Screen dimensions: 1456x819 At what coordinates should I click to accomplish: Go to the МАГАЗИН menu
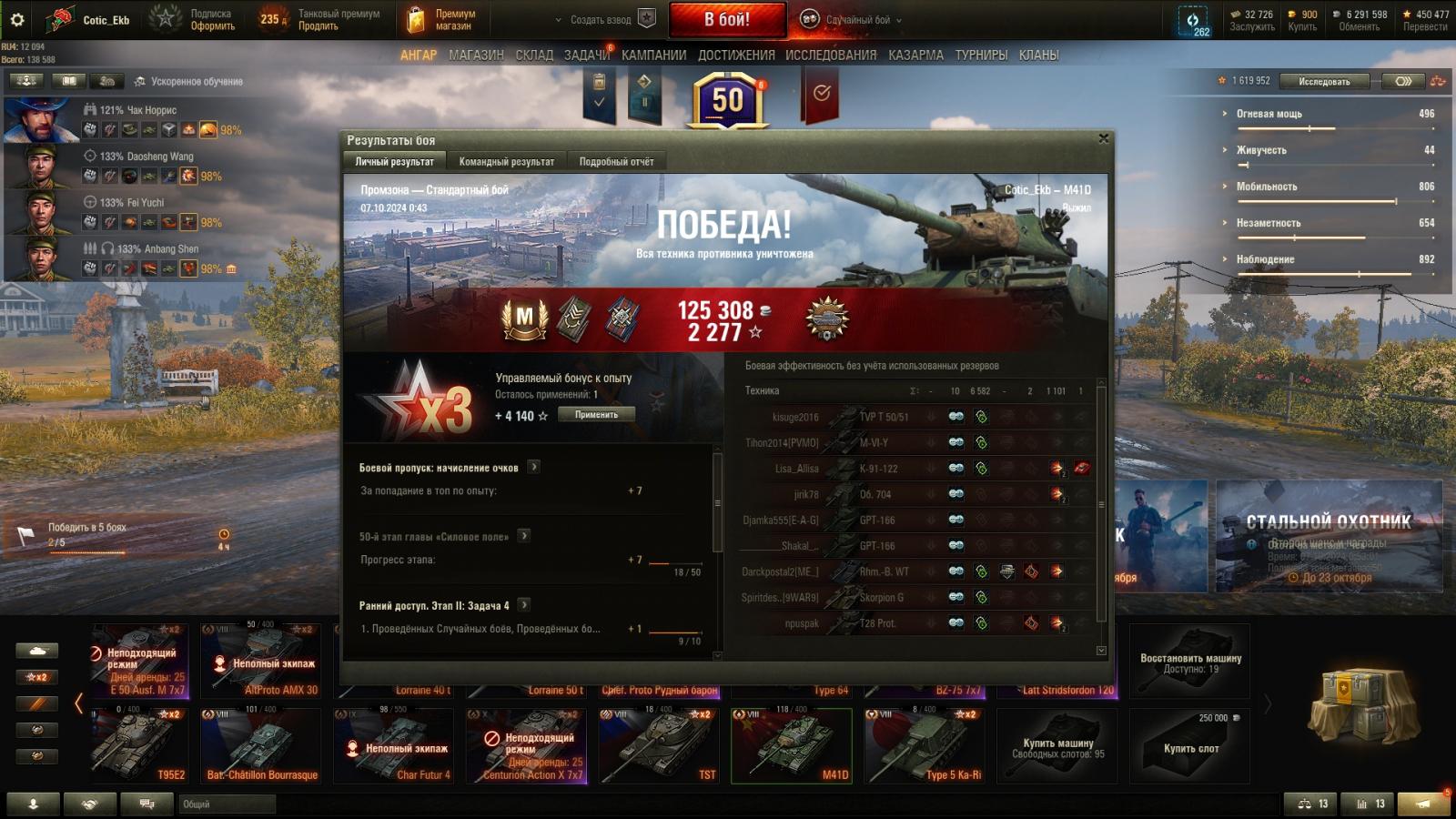(x=476, y=55)
